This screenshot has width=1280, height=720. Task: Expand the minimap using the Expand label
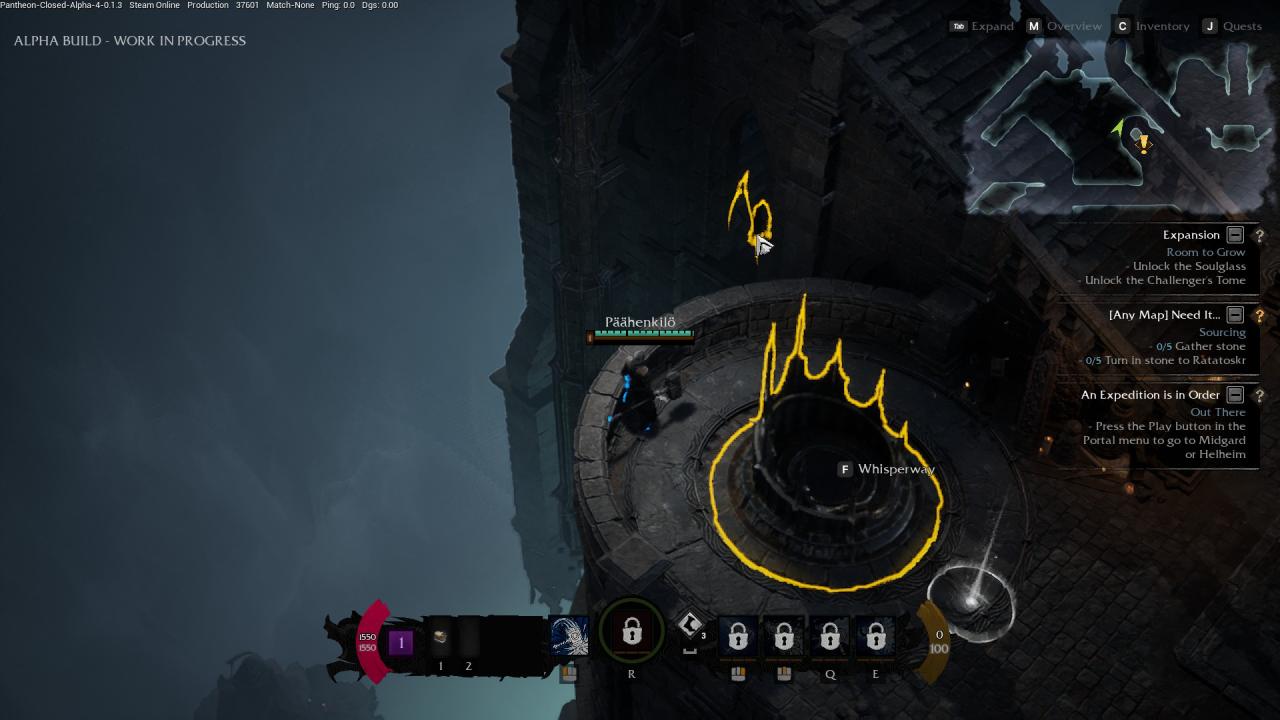click(x=992, y=26)
